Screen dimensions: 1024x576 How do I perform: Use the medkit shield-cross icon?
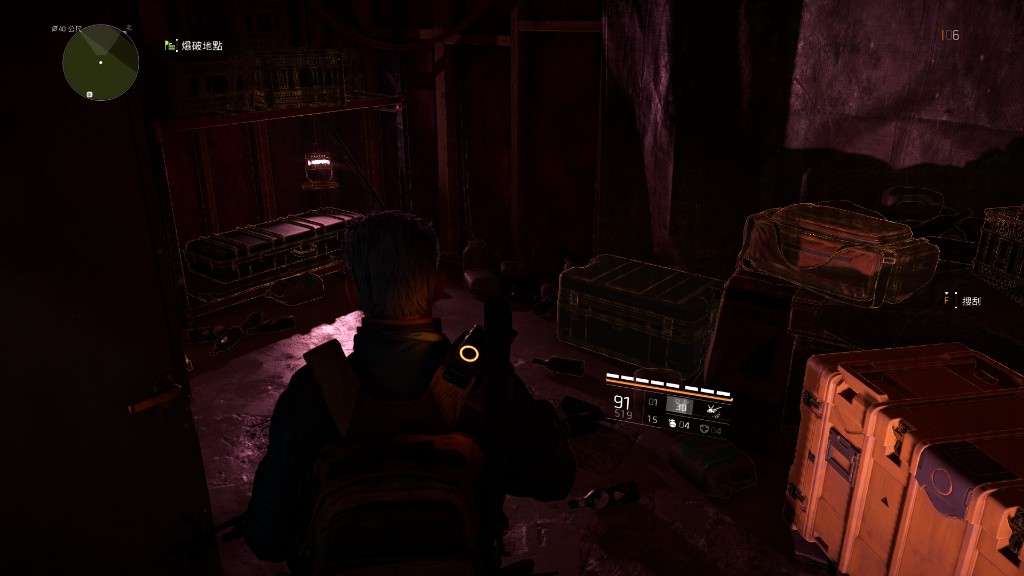705,426
